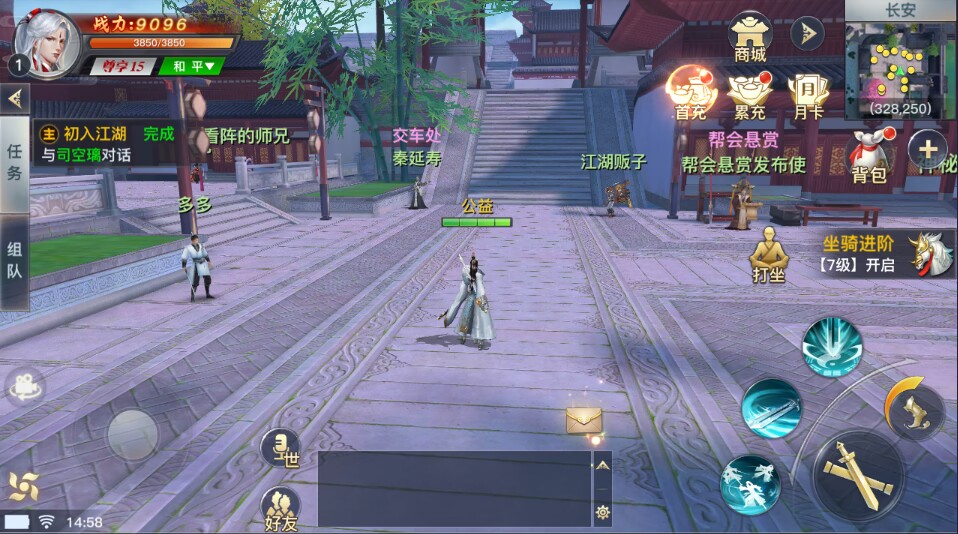The width and height of the screenshot is (958, 534).
Task: Expand the round plus menu button
Action: point(927,151)
